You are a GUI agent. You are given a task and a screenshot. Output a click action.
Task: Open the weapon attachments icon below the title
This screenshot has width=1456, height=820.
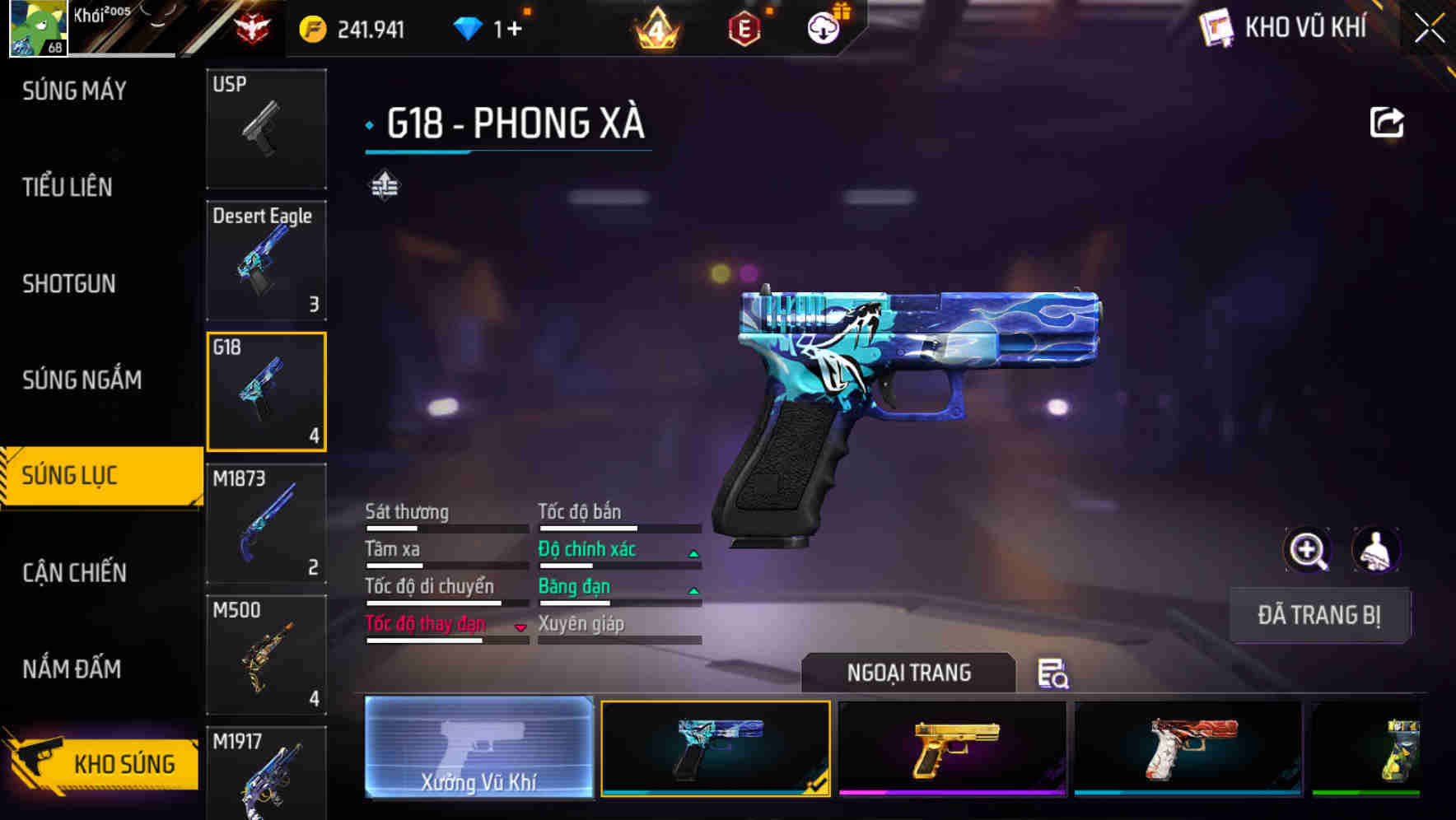point(383,185)
